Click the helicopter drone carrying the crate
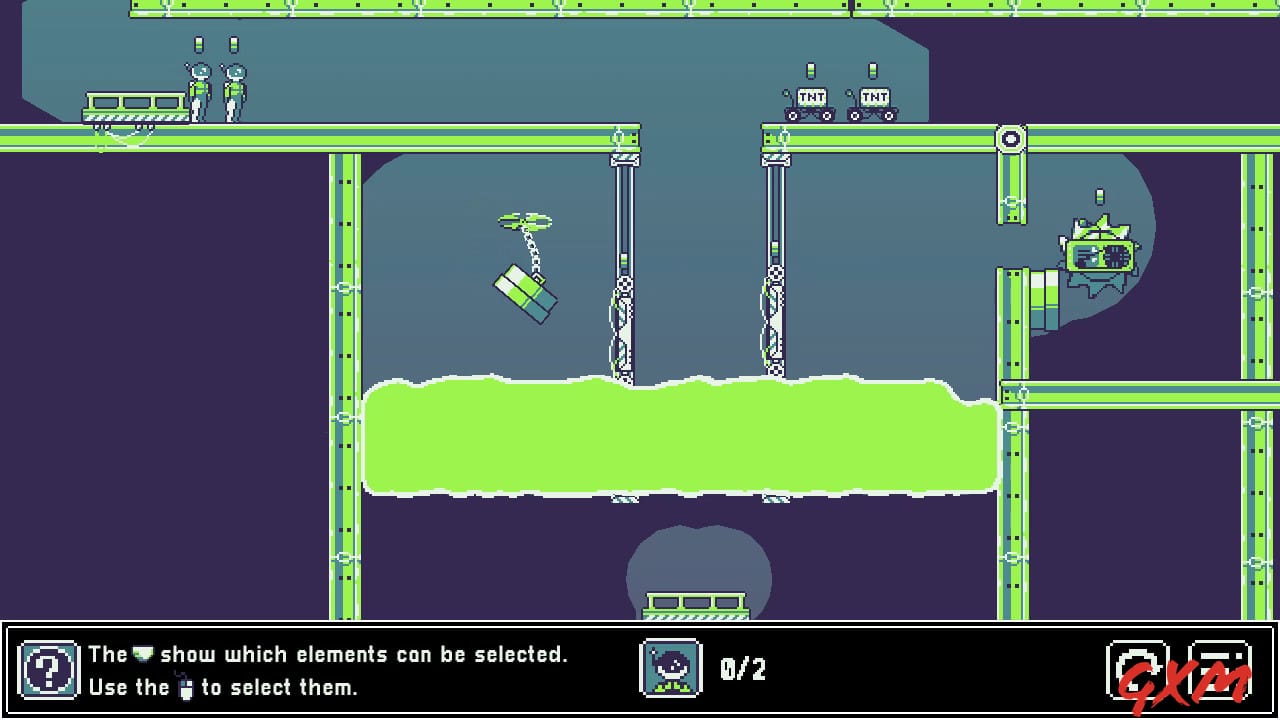This screenshot has width=1280, height=720. [x=527, y=221]
